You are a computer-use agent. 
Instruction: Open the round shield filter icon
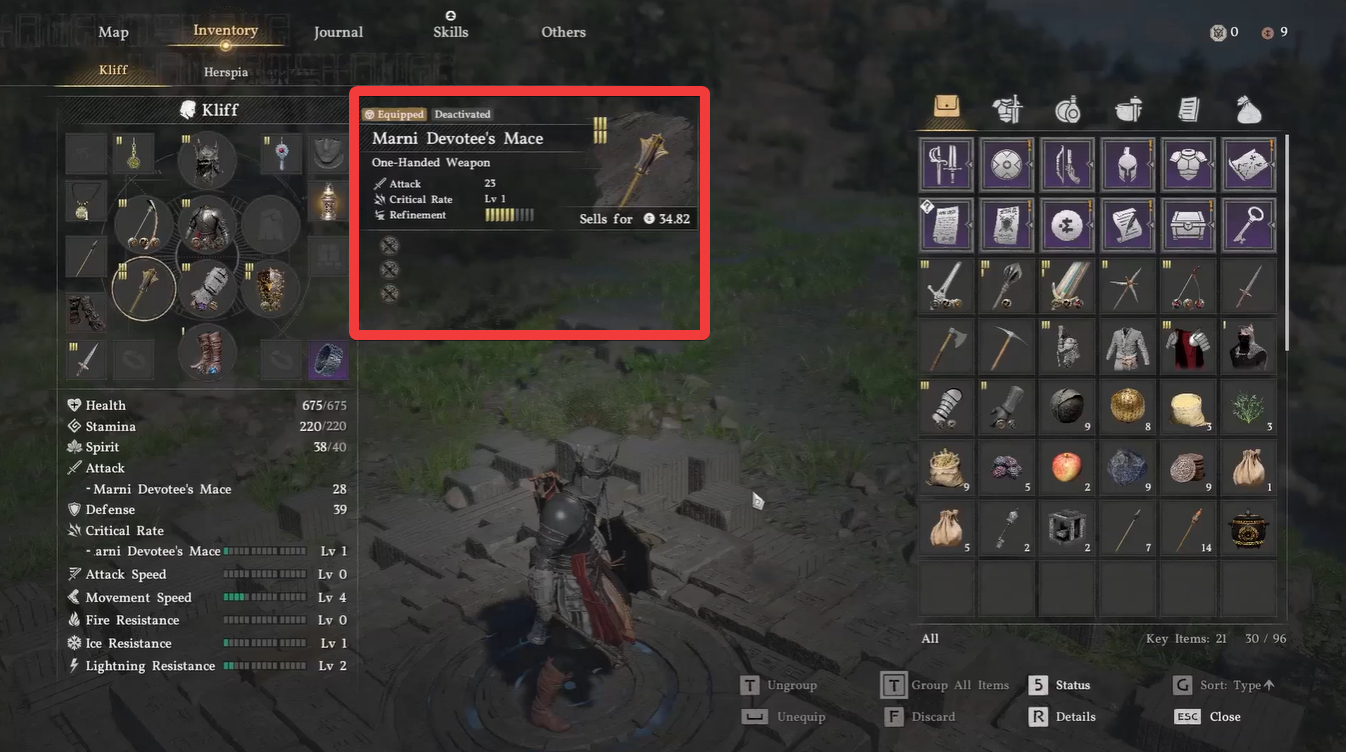pyautogui.click(x=1006, y=164)
